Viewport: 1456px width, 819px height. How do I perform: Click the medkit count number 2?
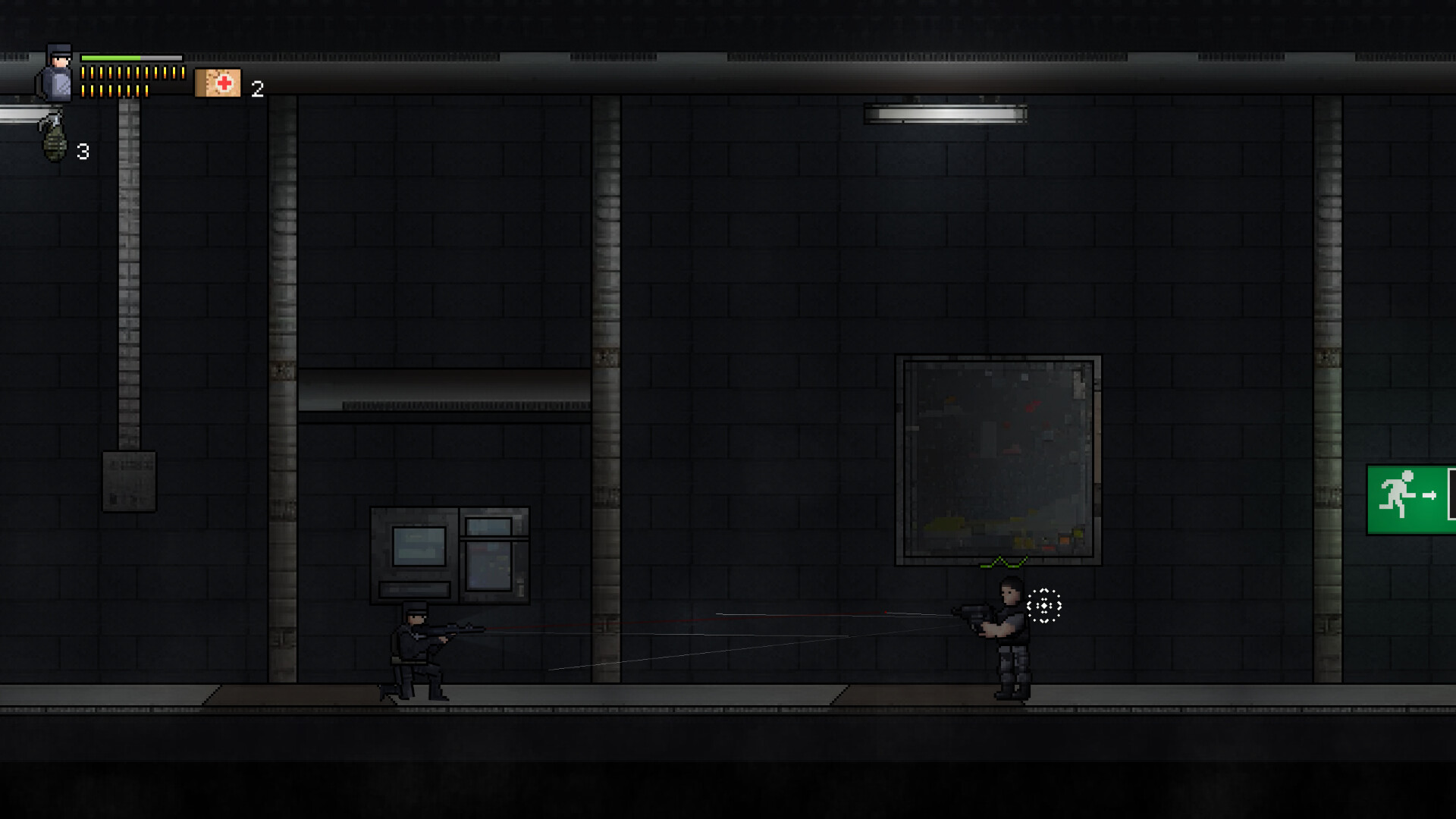pos(257,87)
